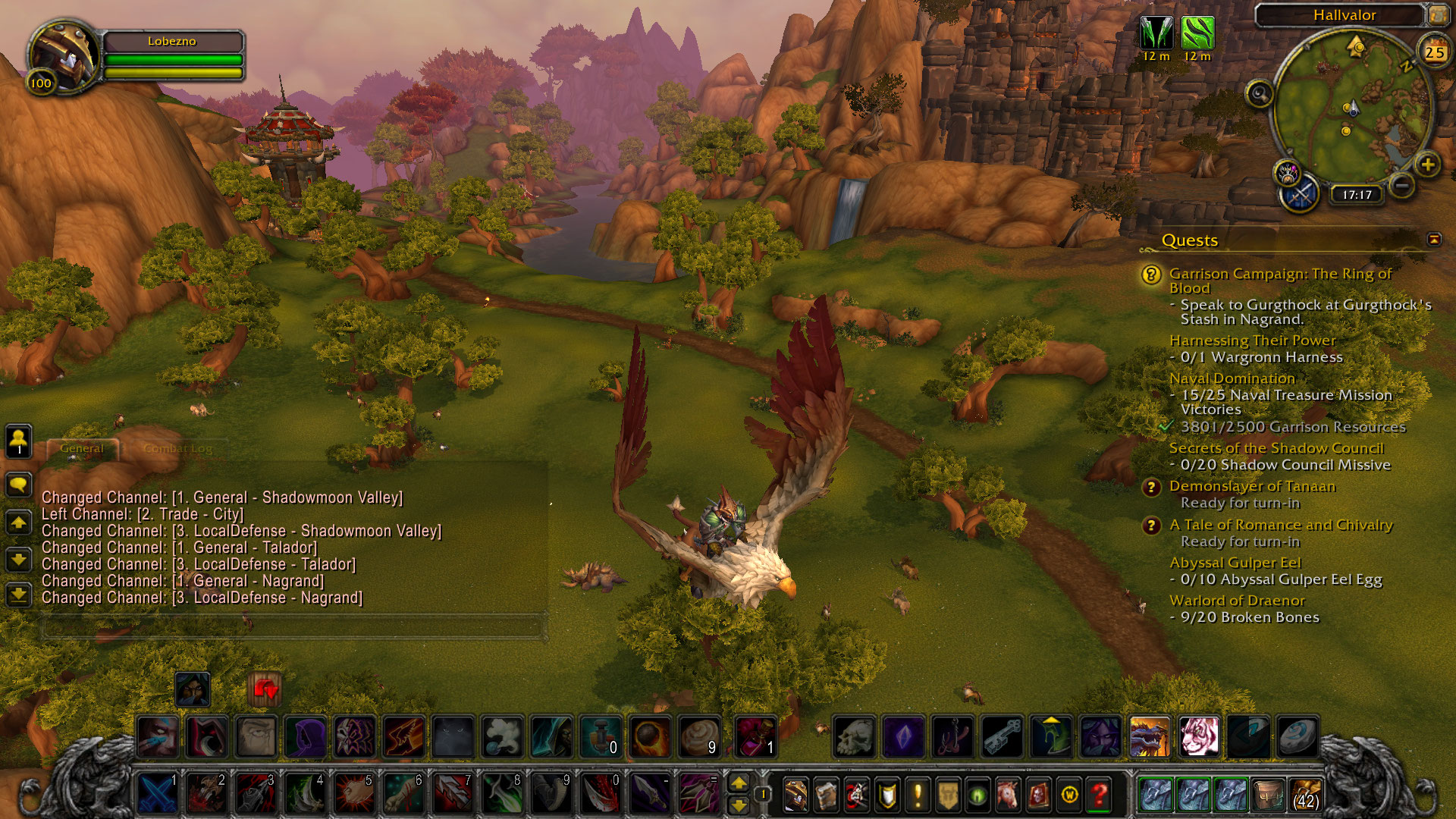This screenshot has width=1456, height=819.
Task: Open the horse head mount collections button
Action: tap(1009, 795)
